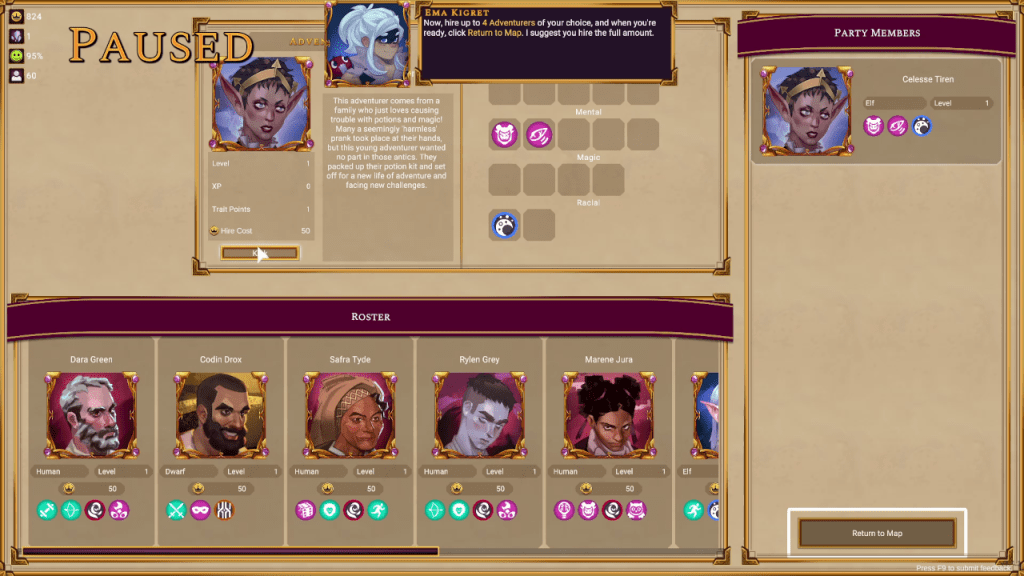Viewport: 1024px width, 576px height.
Task: Click the large adventurer detail portrait
Action: coord(261,103)
